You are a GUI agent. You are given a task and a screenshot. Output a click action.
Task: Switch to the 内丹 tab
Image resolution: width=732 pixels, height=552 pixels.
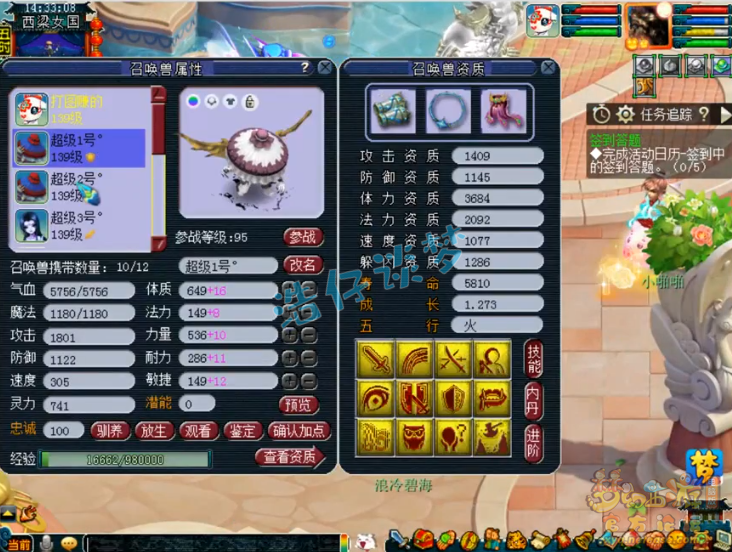click(x=534, y=397)
